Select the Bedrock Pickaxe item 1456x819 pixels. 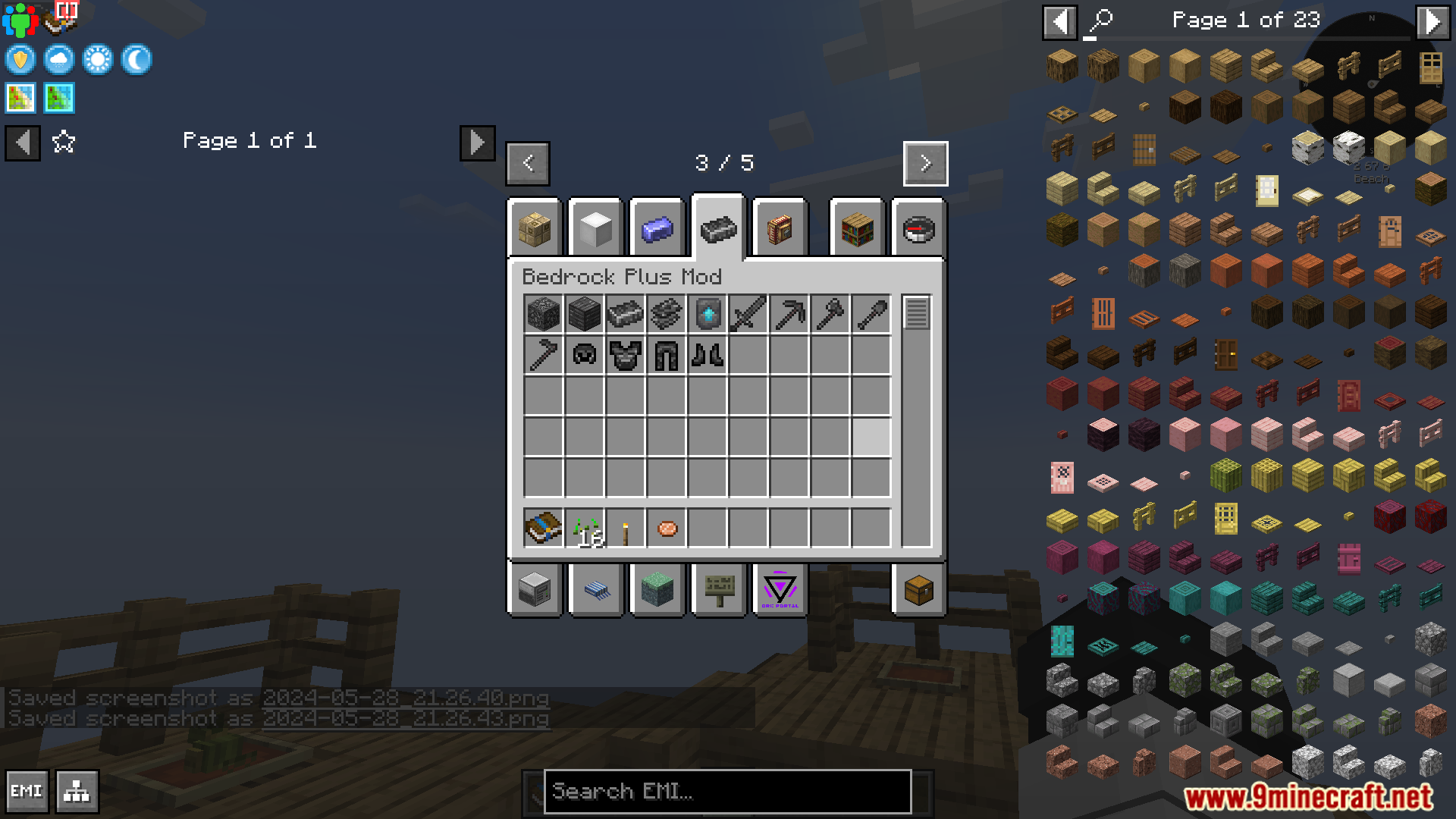789,313
